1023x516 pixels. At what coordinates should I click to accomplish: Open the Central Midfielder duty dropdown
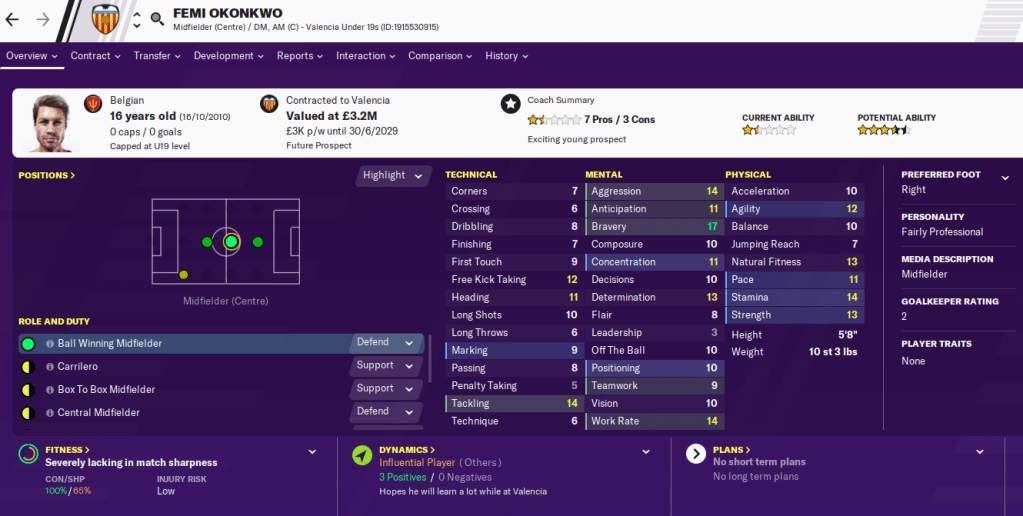pos(385,411)
